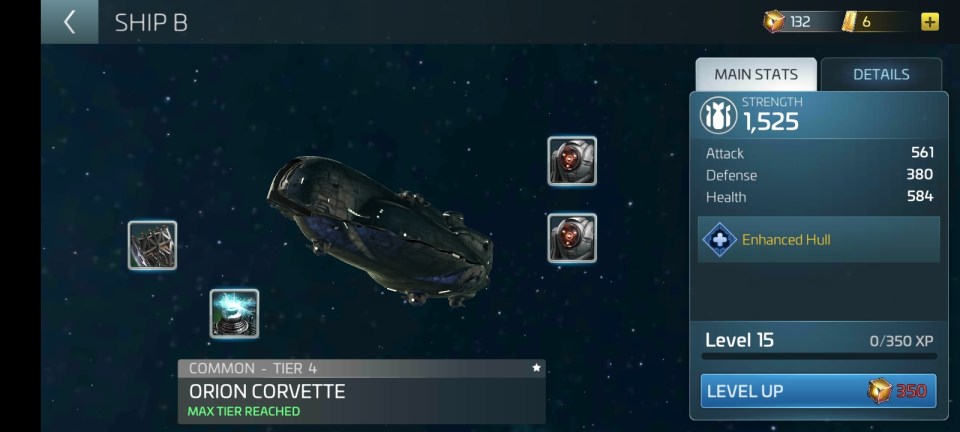The width and height of the screenshot is (960, 432).
Task: Select the glowing energy coil module slot
Action: click(x=234, y=313)
